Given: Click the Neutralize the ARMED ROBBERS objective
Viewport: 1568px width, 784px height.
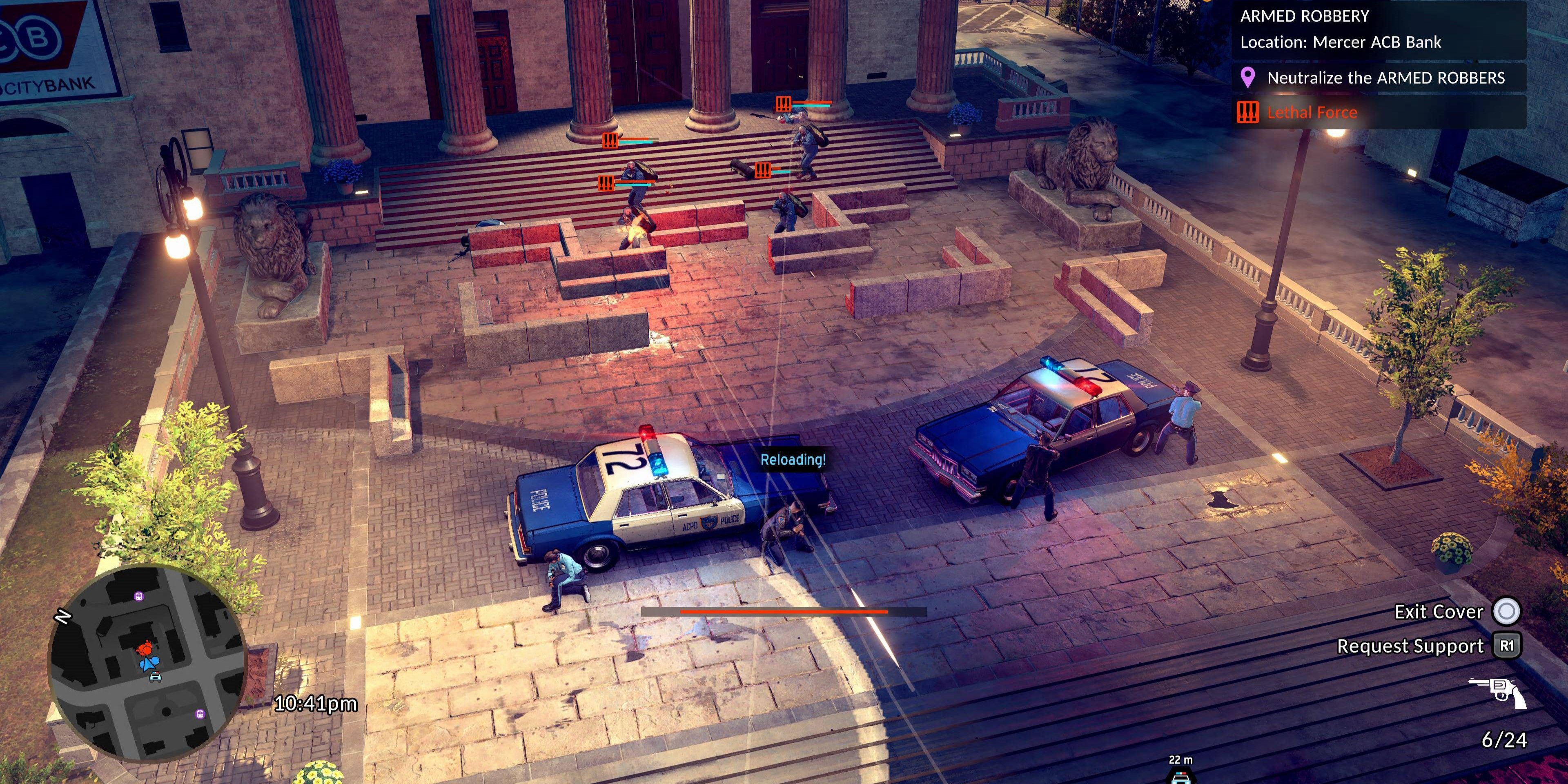Looking at the screenshot, I should click(x=1385, y=78).
